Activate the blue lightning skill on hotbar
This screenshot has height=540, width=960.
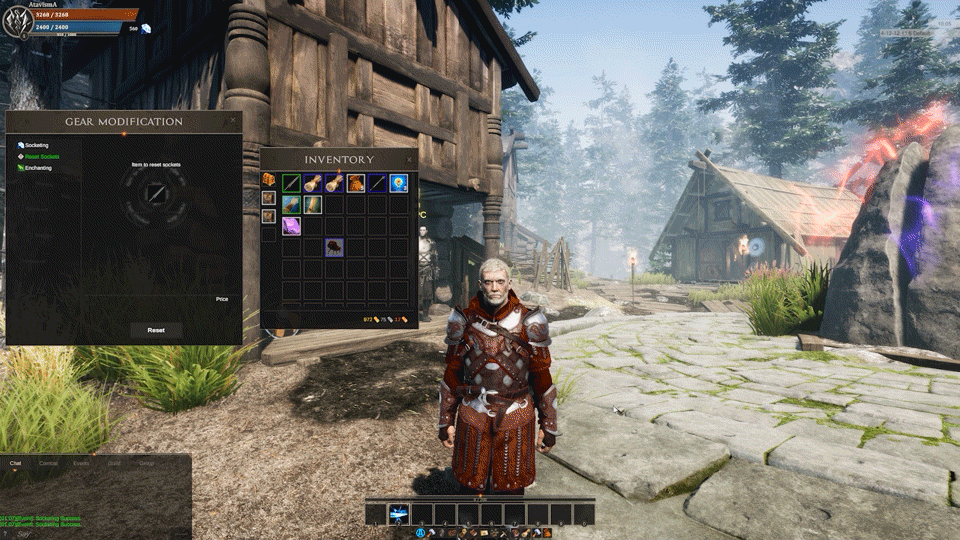pyautogui.click(x=398, y=514)
